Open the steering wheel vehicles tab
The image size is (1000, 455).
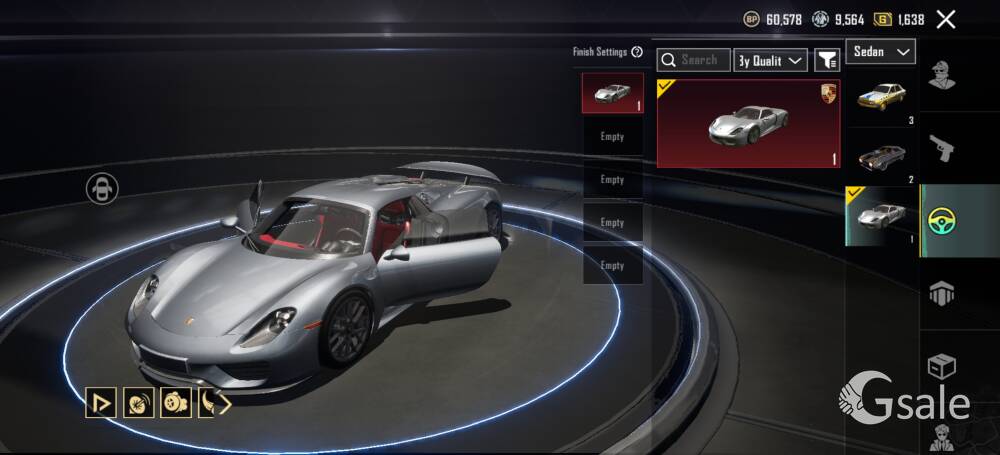[x=942, y=220]
